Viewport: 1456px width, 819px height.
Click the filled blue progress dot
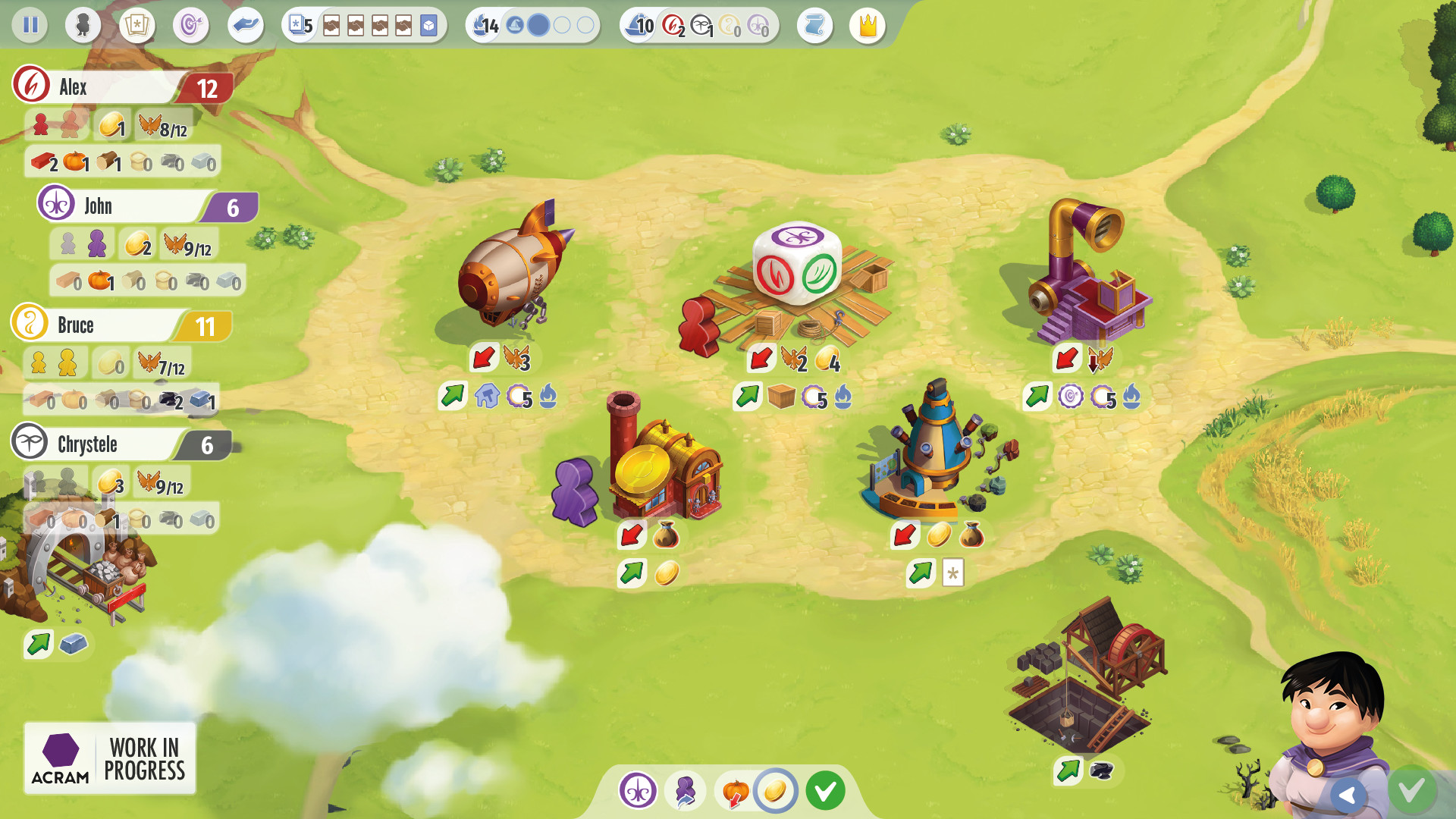pos(538,25)
